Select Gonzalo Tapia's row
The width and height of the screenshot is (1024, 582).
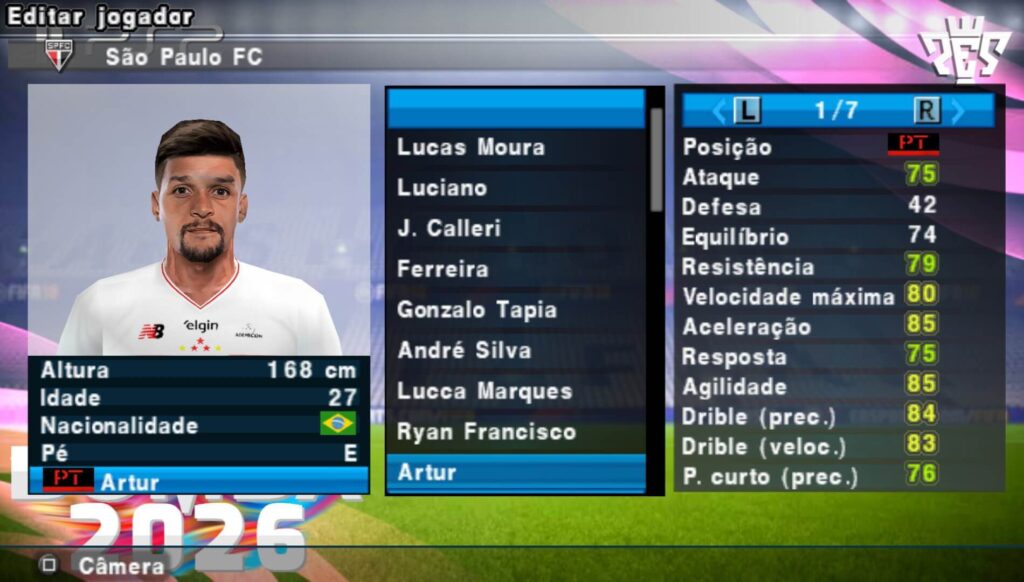point(515,310)
